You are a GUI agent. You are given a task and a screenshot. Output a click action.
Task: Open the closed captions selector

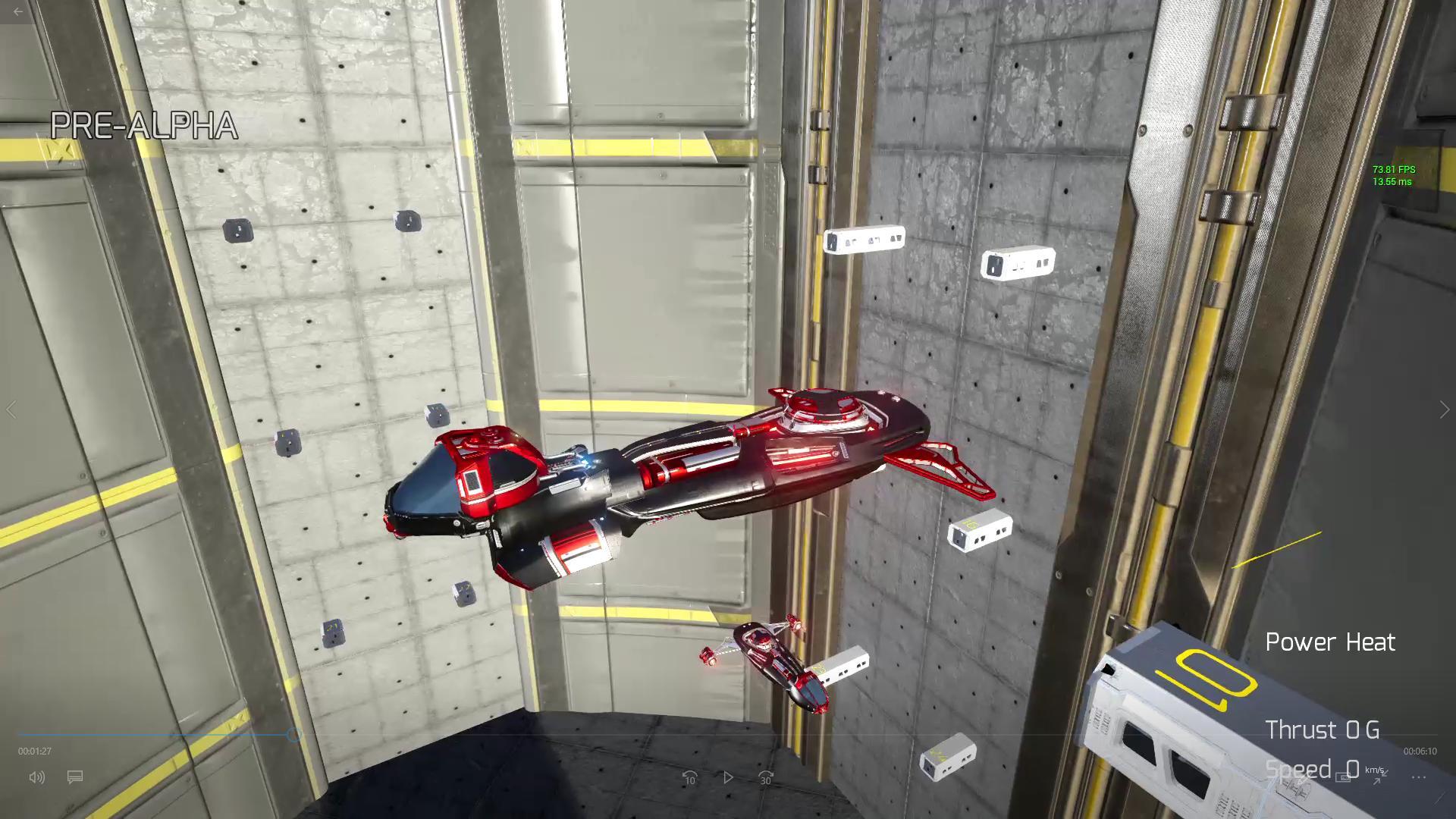(x=75, y=777)
